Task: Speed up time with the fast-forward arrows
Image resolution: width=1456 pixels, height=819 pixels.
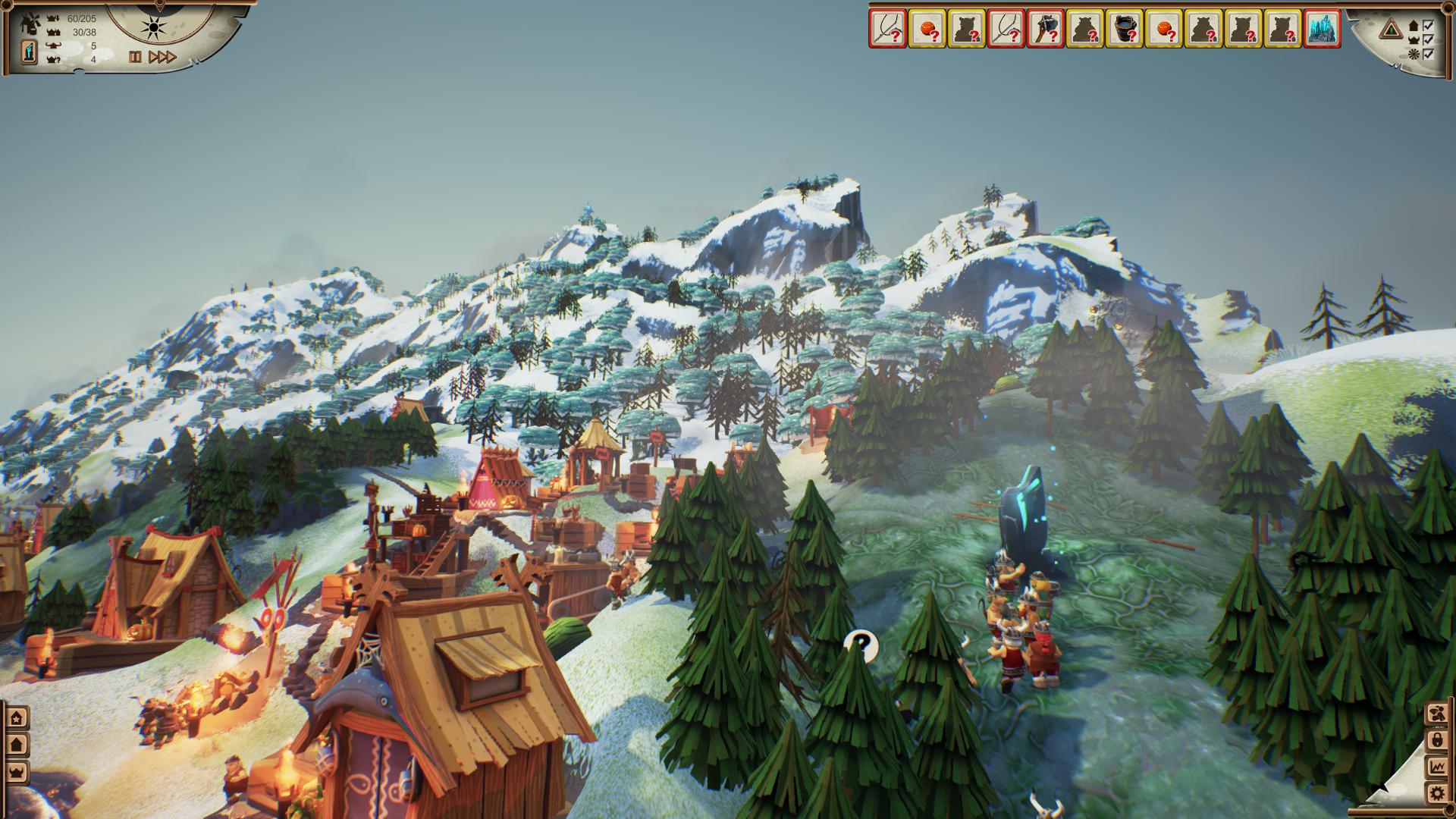Action: [x=162, y=57]
